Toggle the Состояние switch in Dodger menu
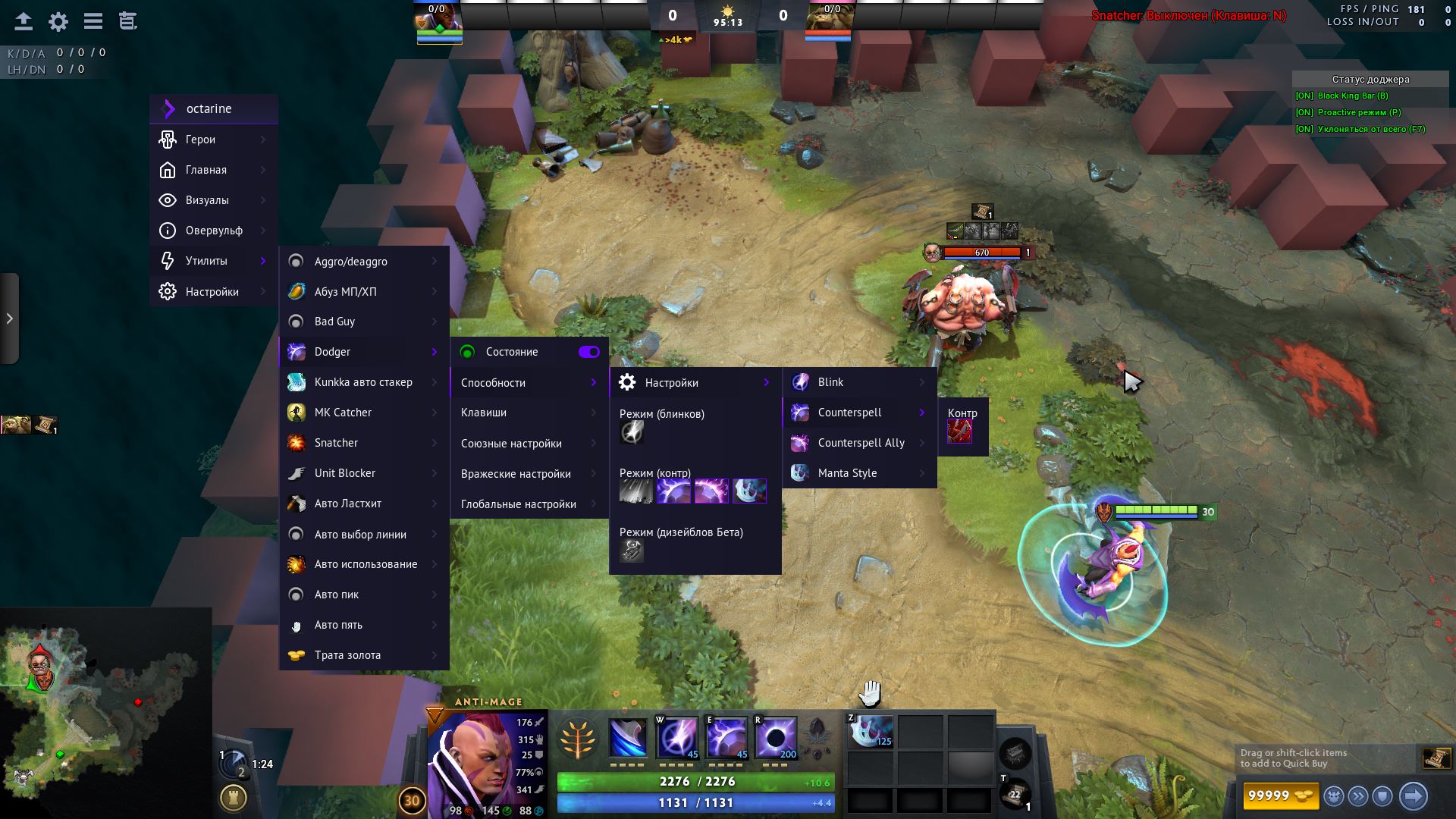This screenshot has width=1456, height=819. coord(589,352)
